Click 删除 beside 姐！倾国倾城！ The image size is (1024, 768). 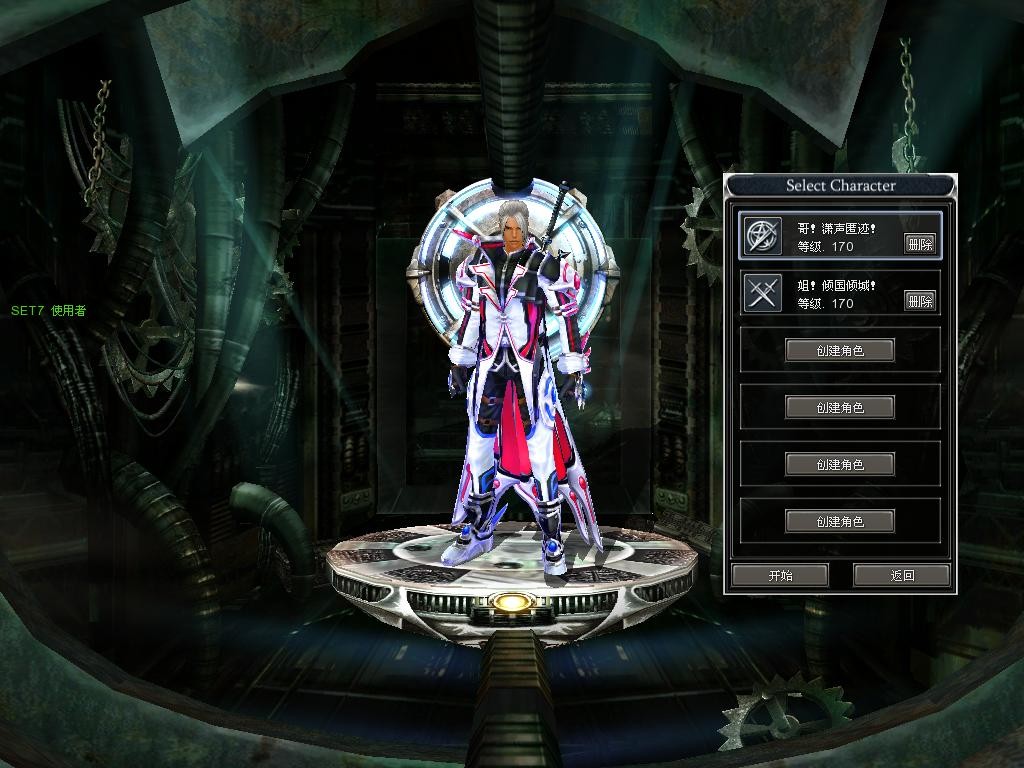pos(919,301)
